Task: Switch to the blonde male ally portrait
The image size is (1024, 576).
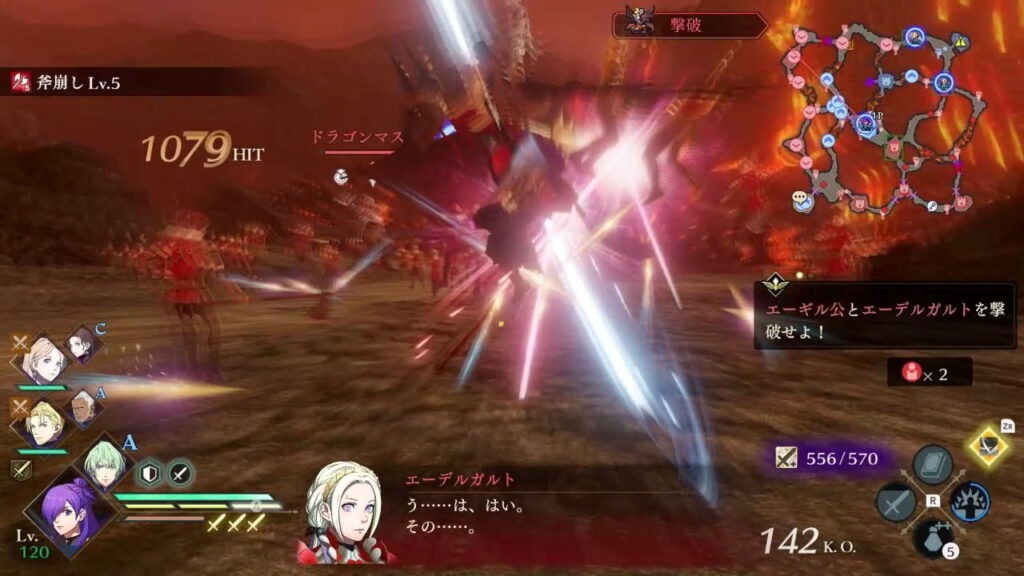Action: tap(44, 425)
